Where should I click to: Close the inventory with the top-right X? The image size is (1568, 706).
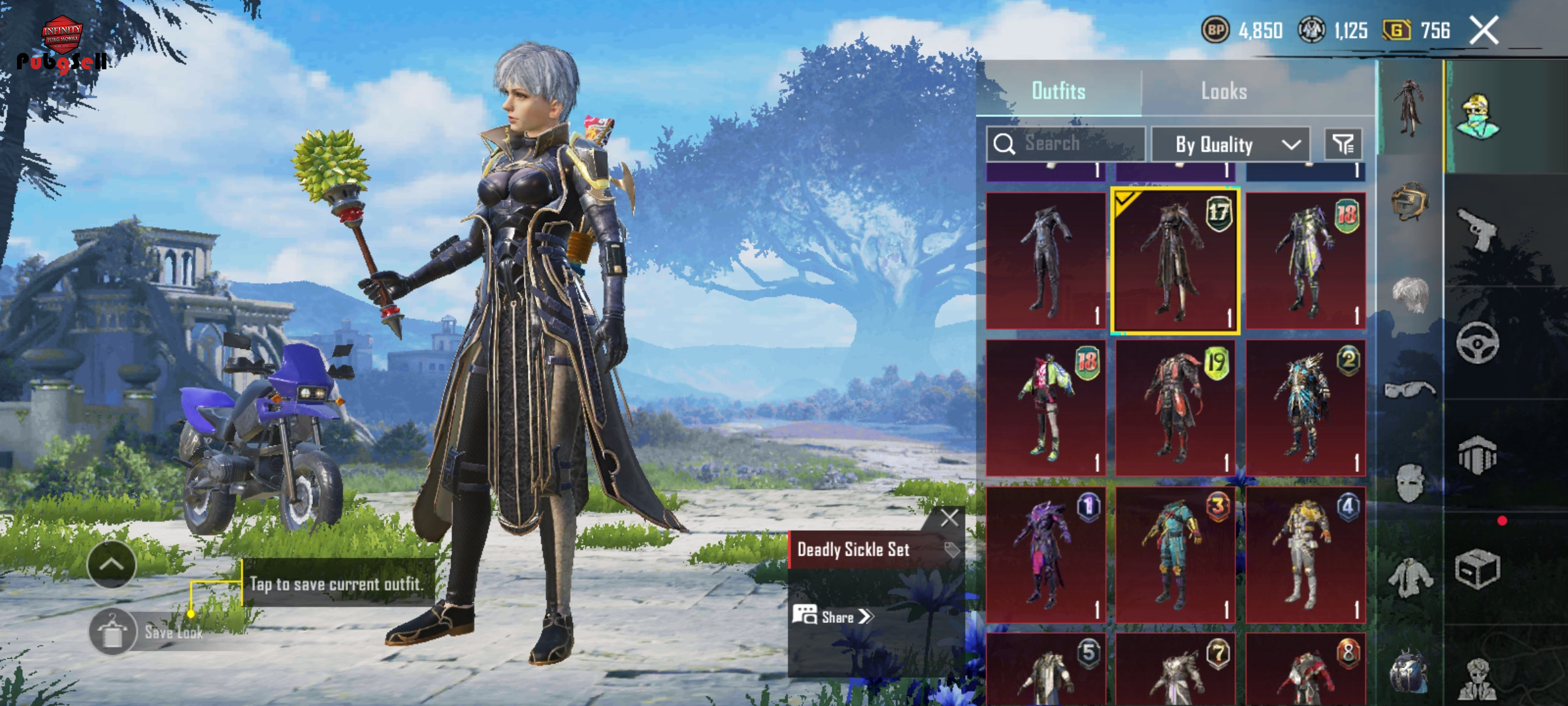pos(1484,30)
